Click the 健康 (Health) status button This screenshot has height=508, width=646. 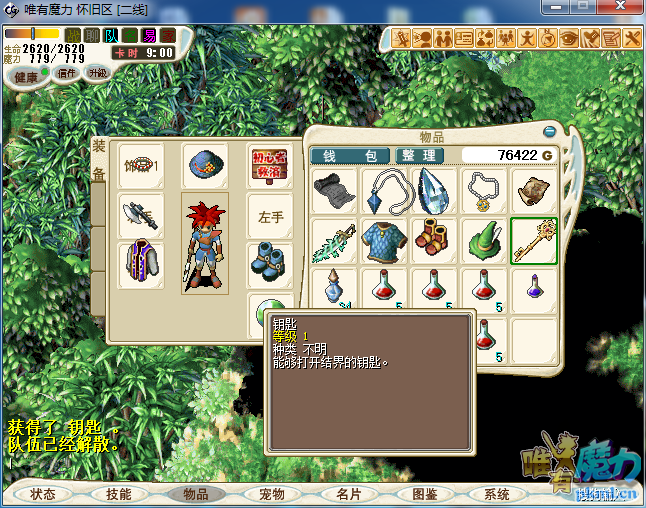(x=27, y=77)
